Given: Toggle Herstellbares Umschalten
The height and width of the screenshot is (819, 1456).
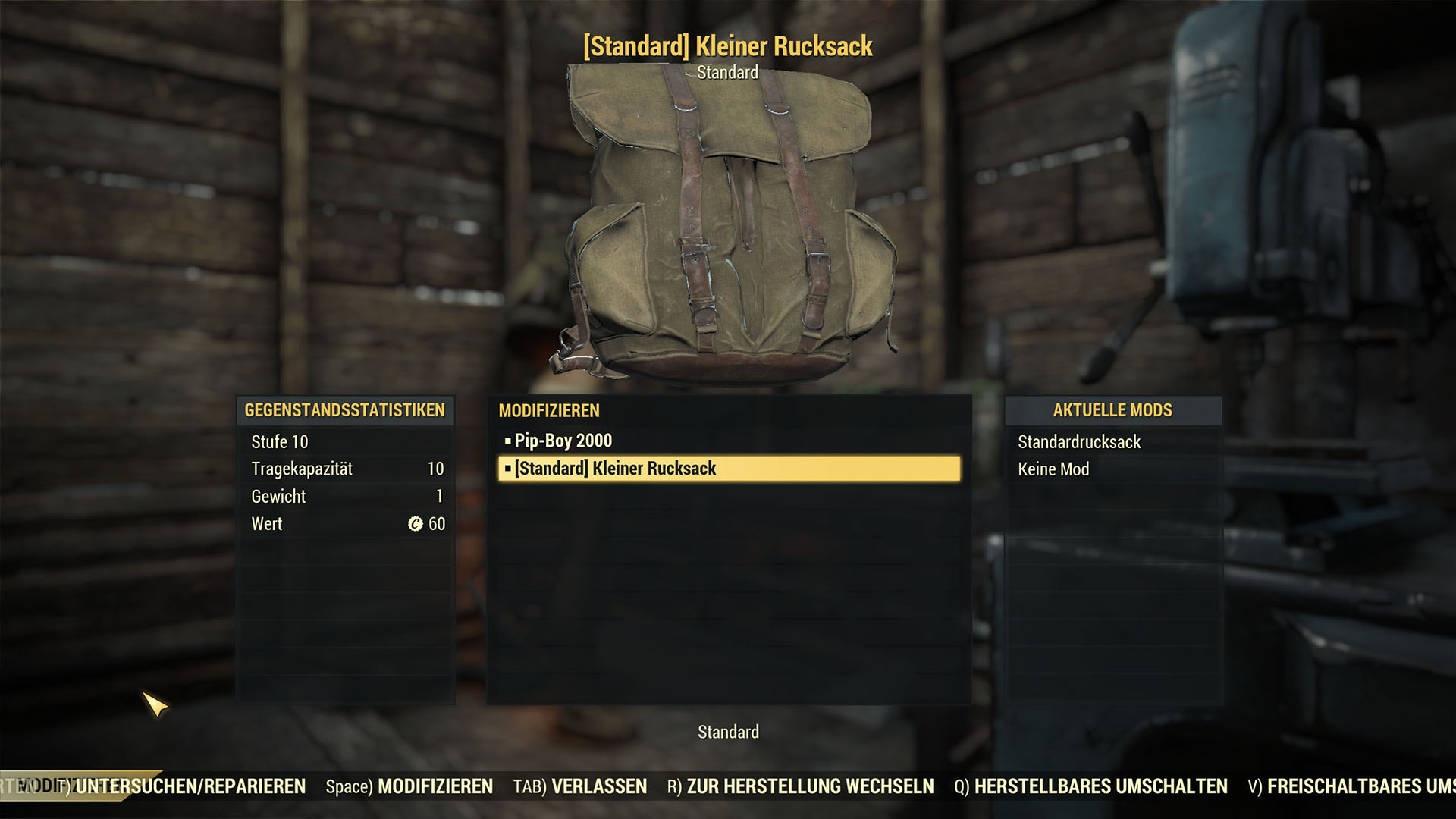Looking at the screenshot, I should tap(1090, 786).
